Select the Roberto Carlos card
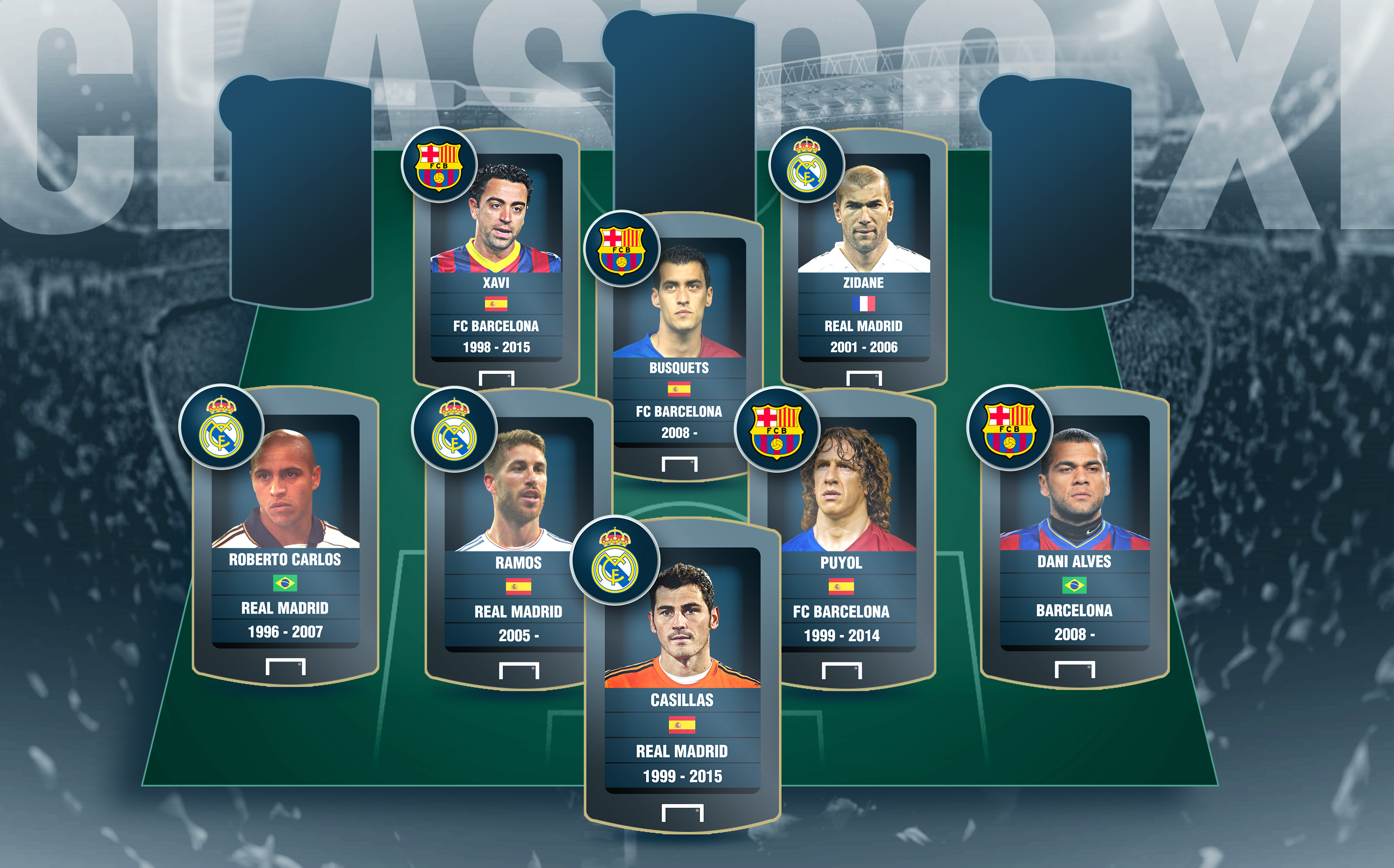Screen dimensions: 1394x868 click(x=286, y=534)
